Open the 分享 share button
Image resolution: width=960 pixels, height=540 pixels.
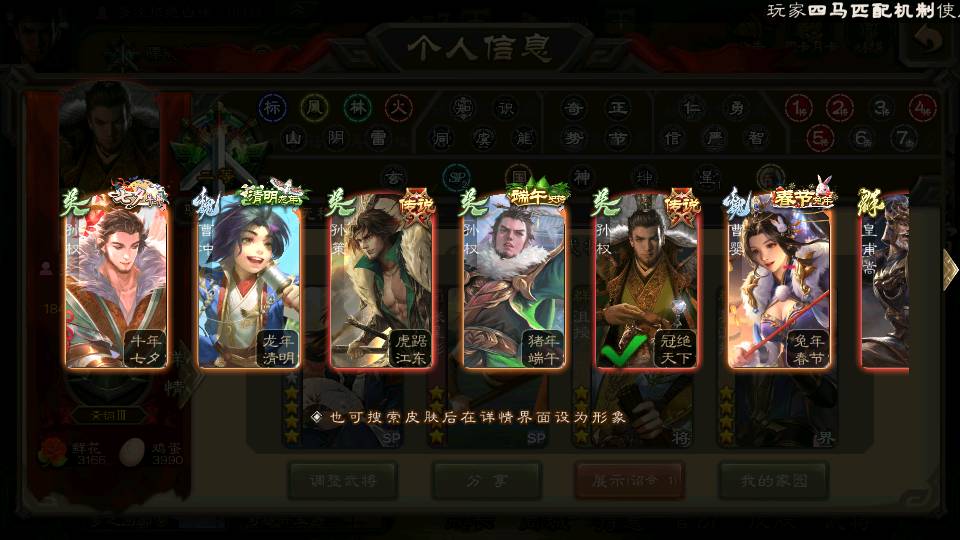(x=487, y=480)
